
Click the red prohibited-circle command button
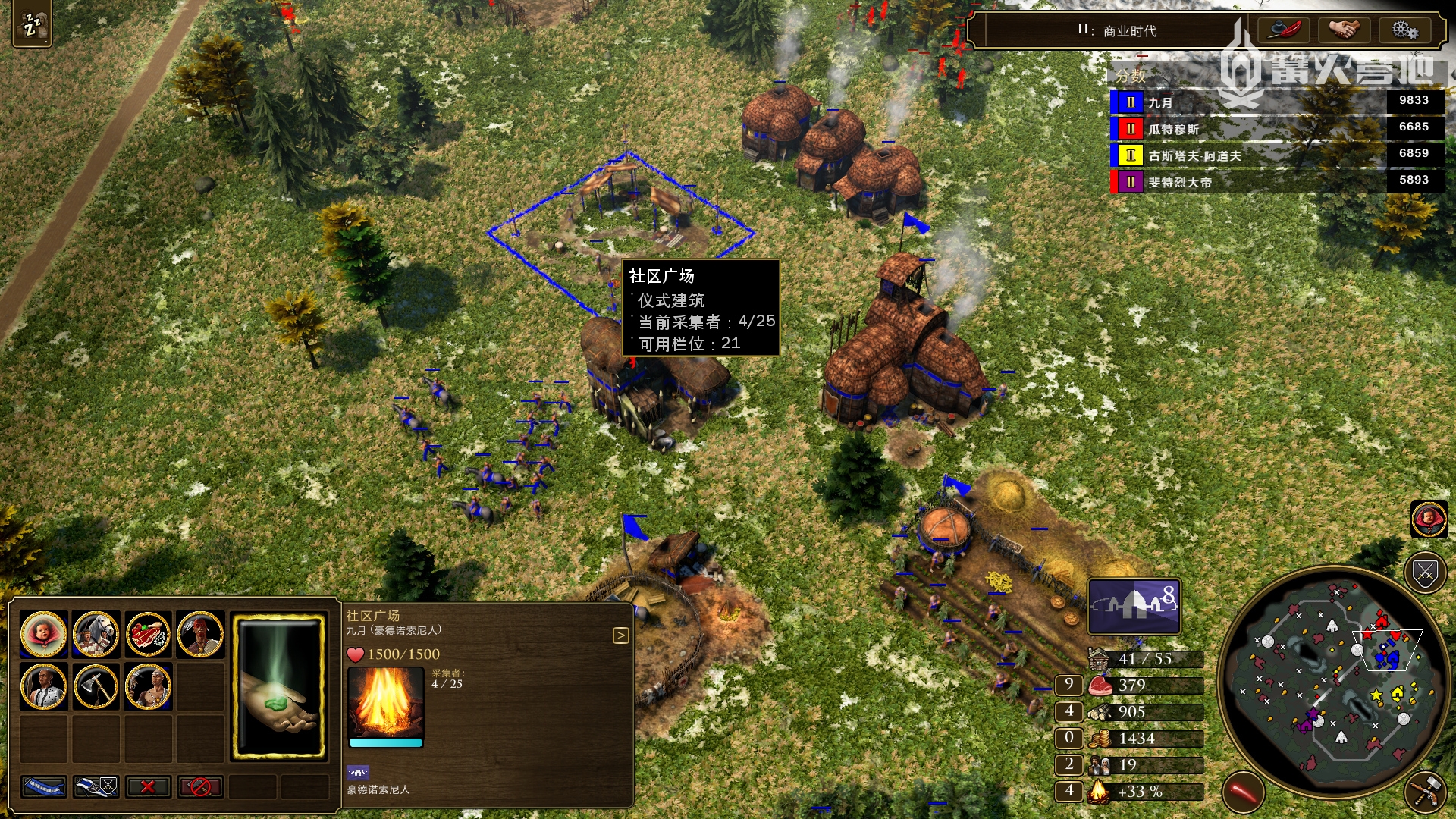[x=200, y=787]
